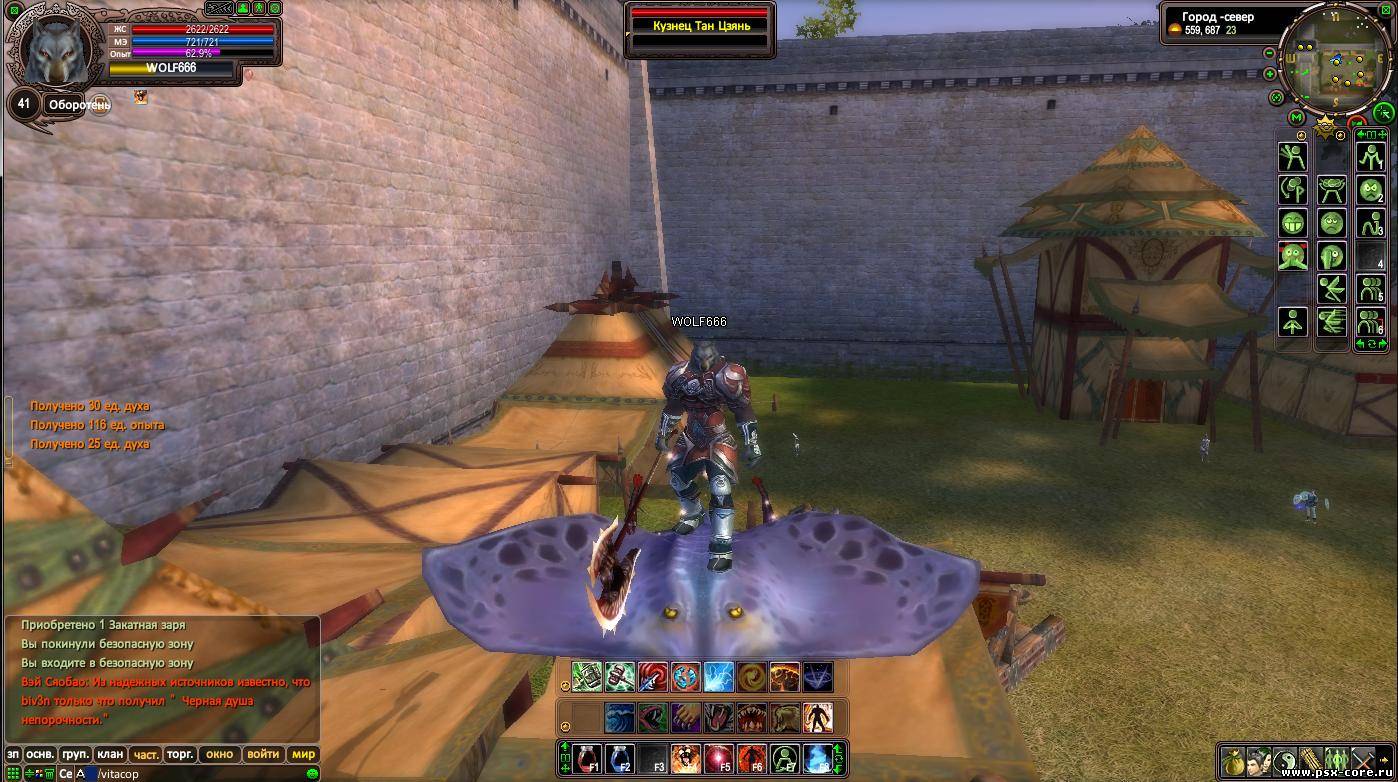Use the F2 blue potion slot

tap(620, 759)
